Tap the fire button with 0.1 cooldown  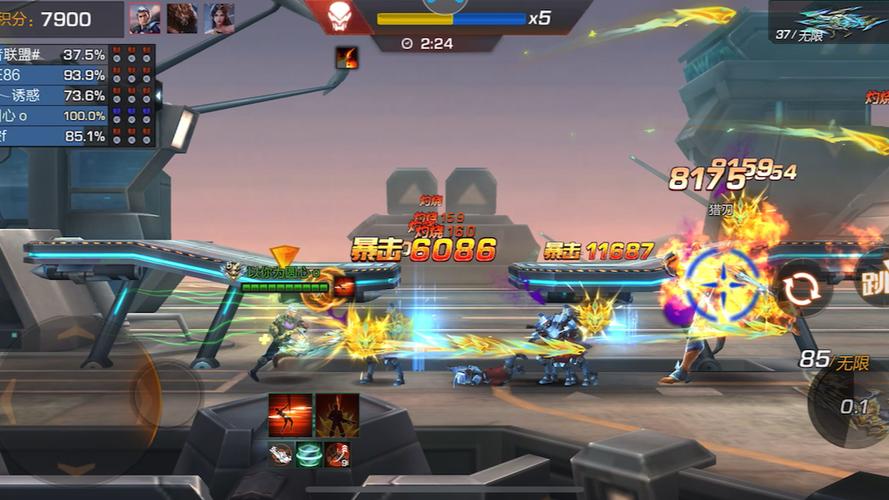coord(852,405)
